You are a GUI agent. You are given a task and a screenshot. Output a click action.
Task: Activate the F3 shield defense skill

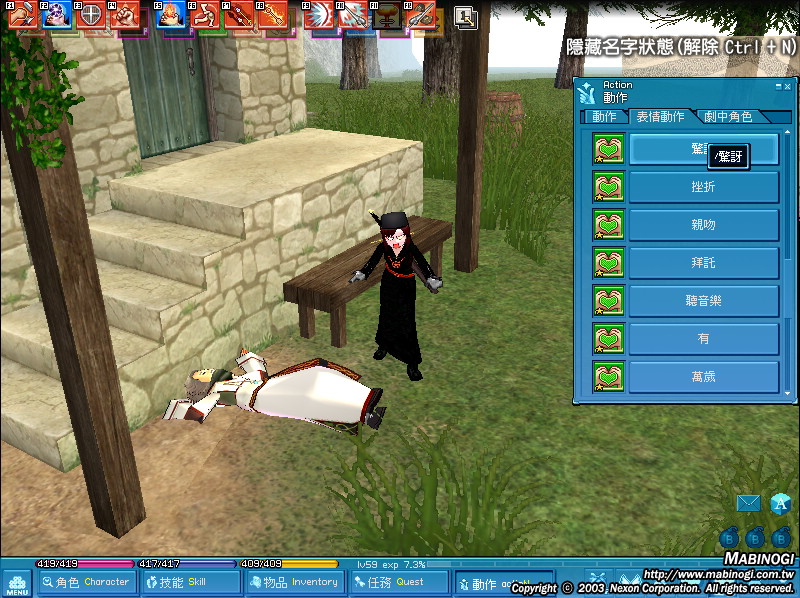[x=91, y=16]
